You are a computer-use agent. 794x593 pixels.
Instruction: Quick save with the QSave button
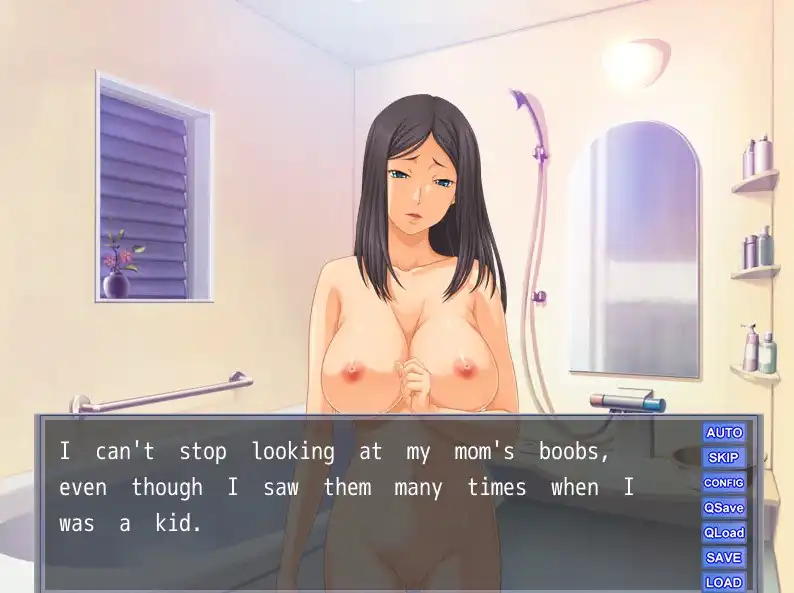724,507
